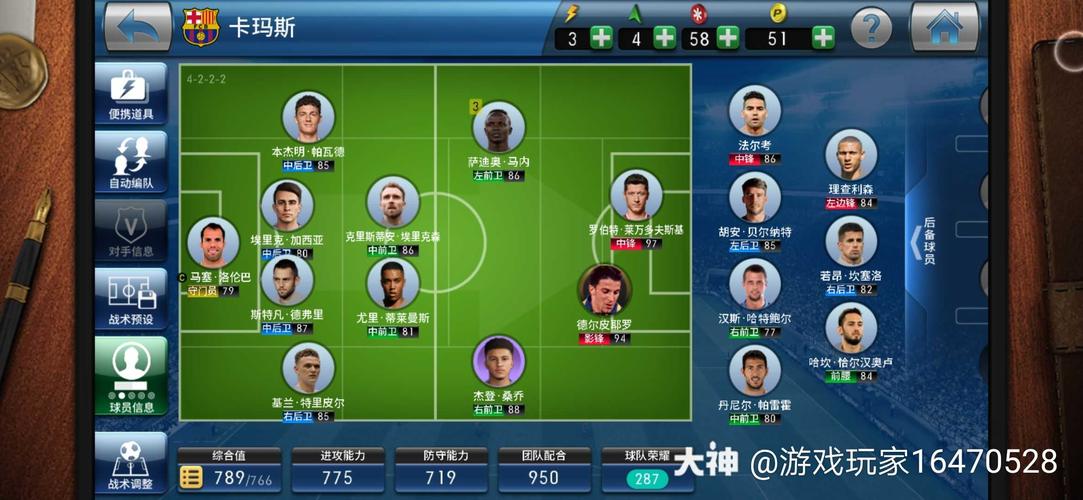1083x500 pixels.
Task: Go back with the arrow button
Action: pyautogui.click(x=138, y=26)
